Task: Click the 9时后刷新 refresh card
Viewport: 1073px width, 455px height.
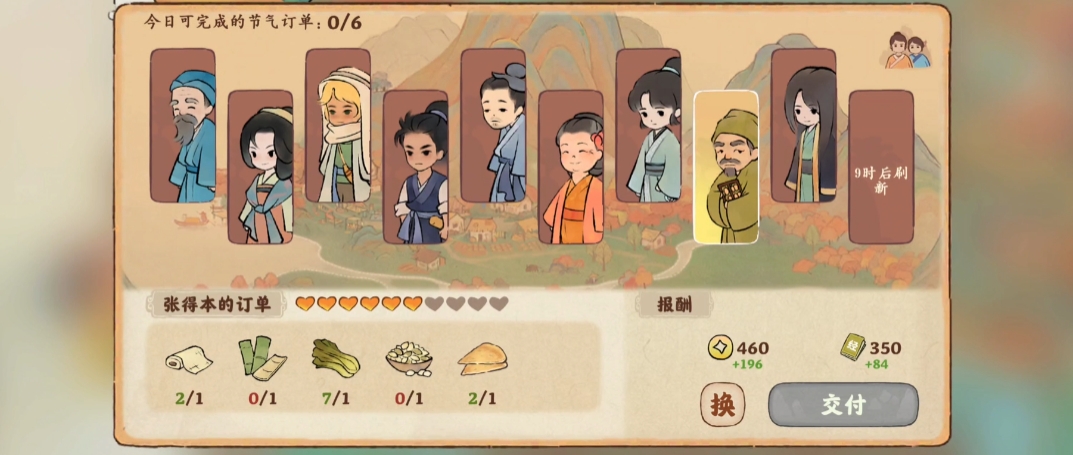Action: [881, 168]
